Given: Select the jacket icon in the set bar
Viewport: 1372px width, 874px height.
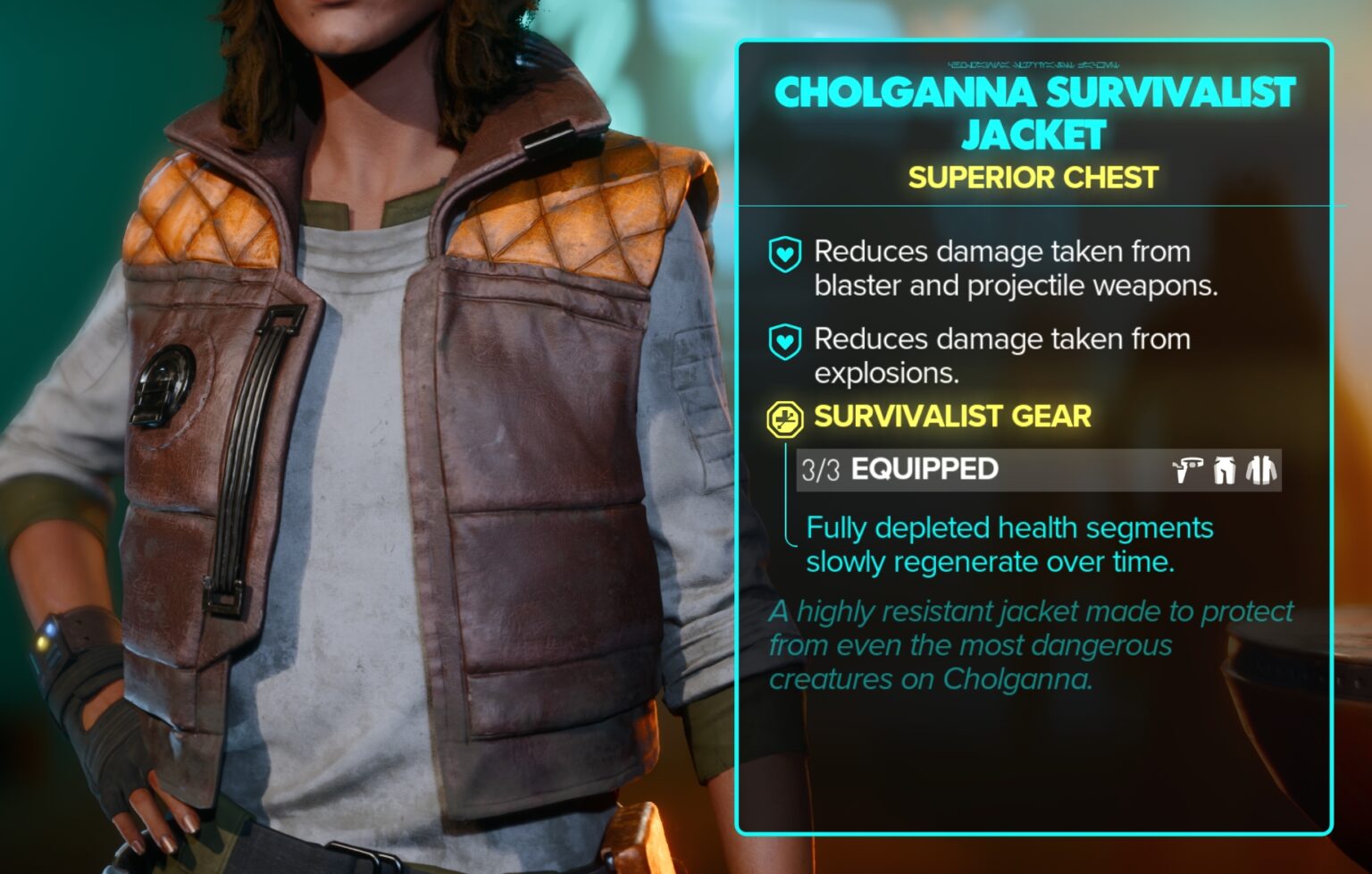Looking at the screenshot, I should click(x=1261, y=470).
